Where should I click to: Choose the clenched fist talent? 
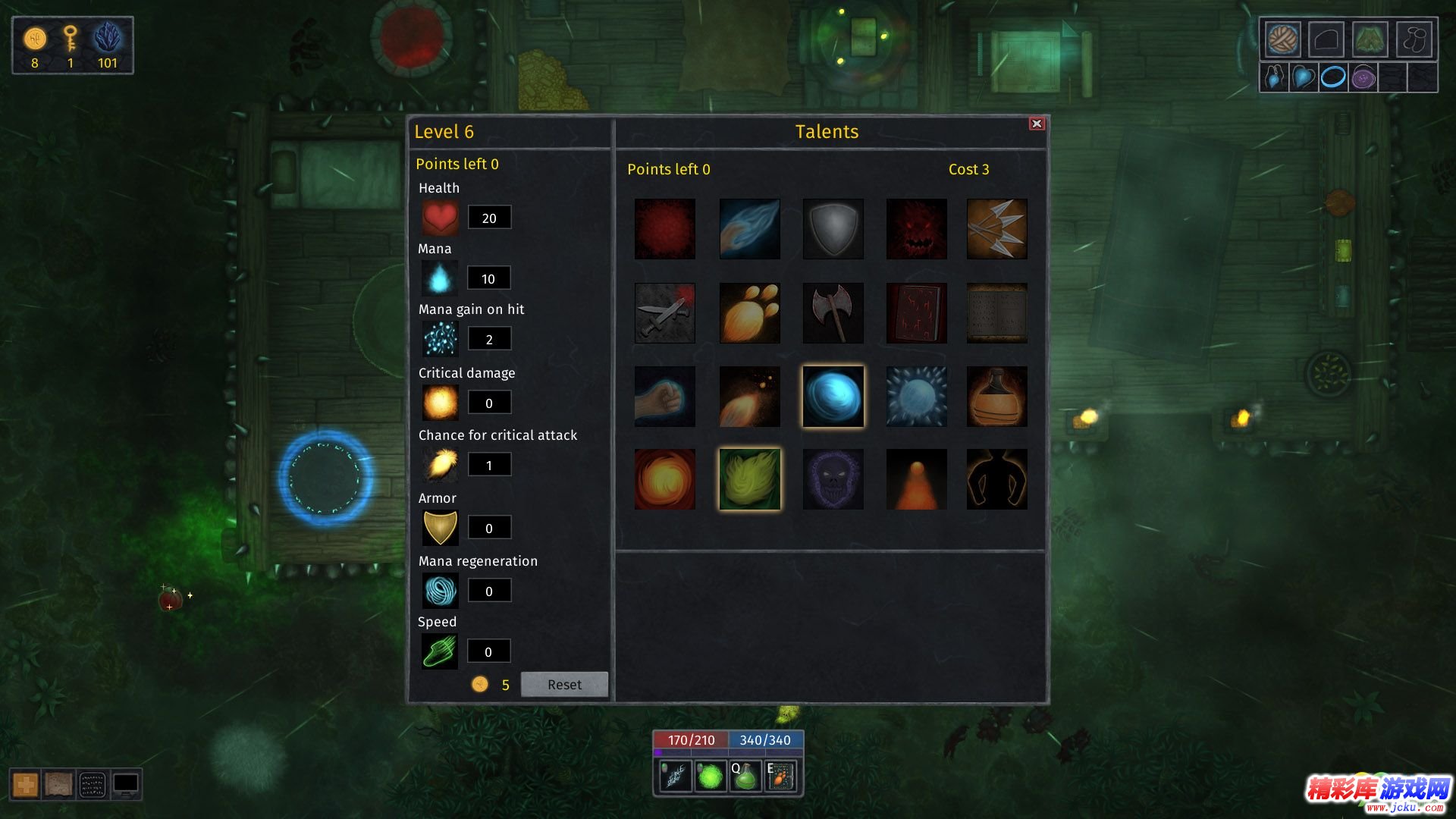tap(665, 397)
